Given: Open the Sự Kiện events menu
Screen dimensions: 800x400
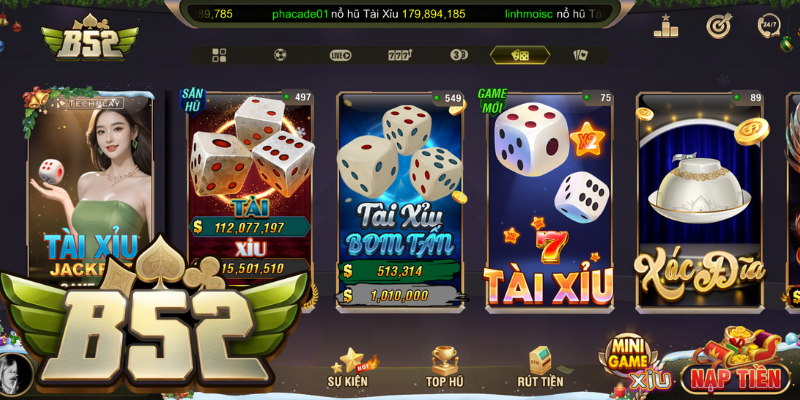Looking at the screenshot, I should (349, 368).
